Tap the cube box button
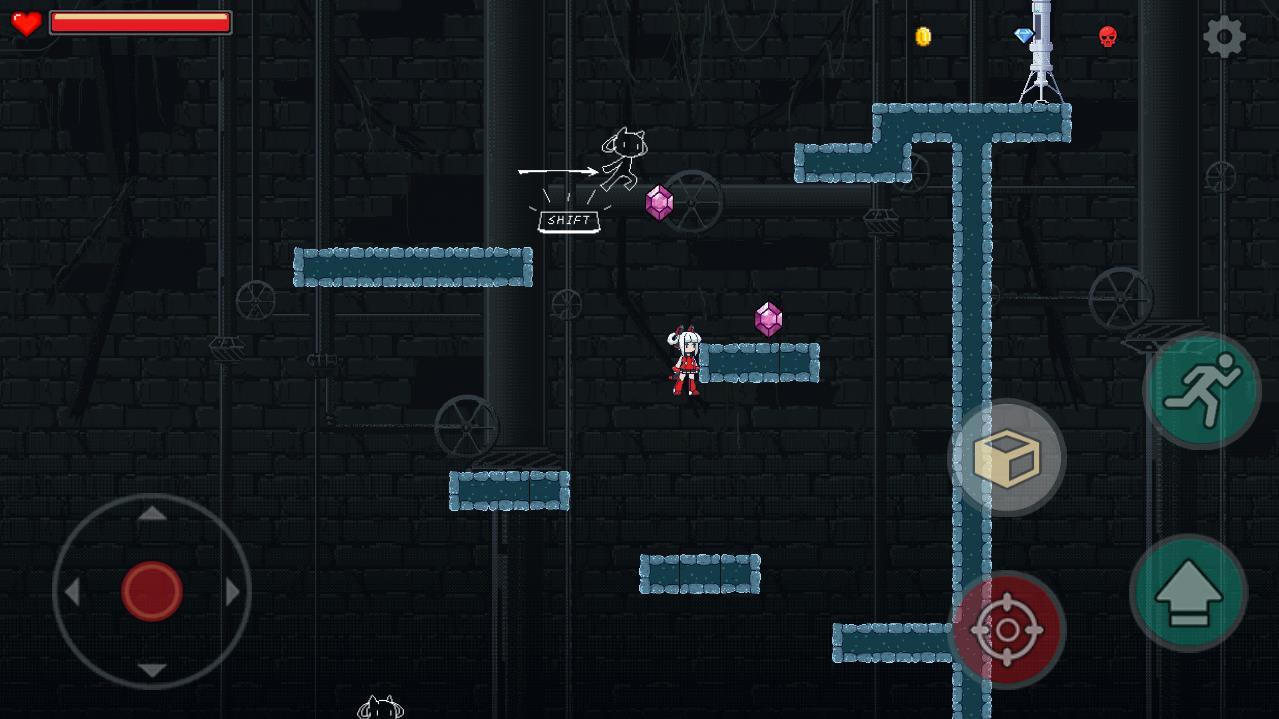1279x719 pixels. pyautogui.click(x=1006, y=458)
